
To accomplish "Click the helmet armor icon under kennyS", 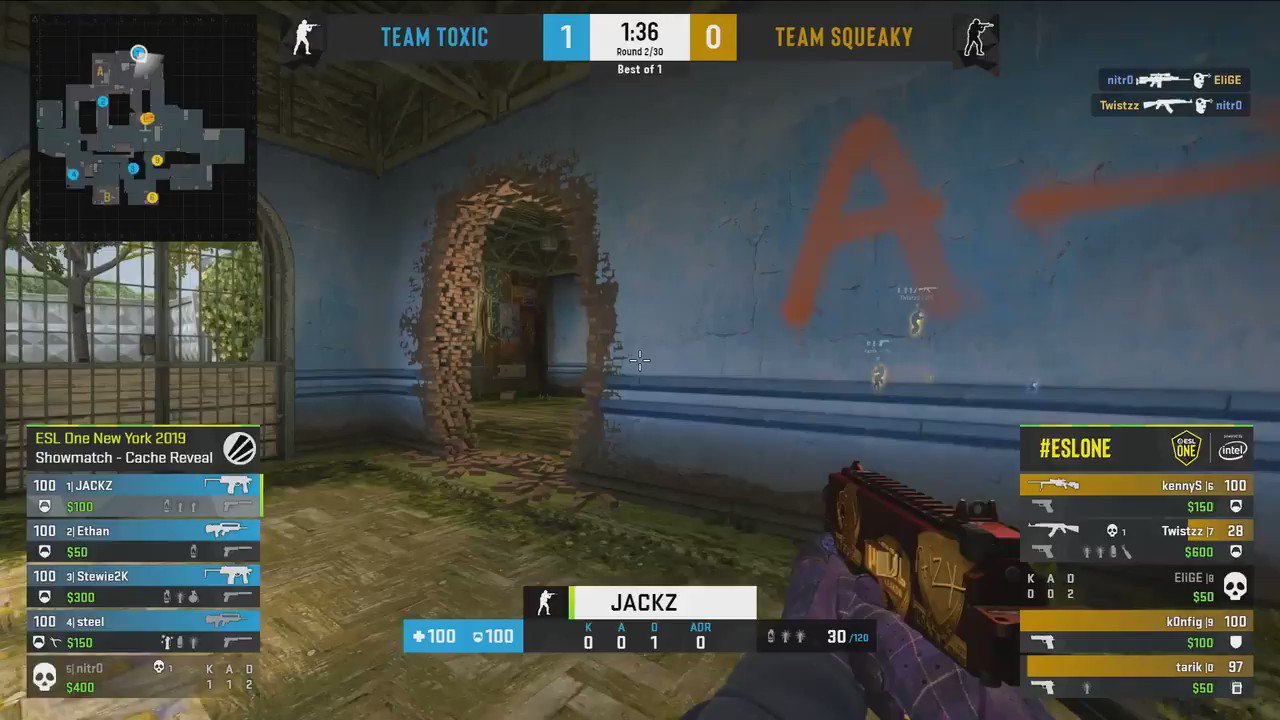I will (1237, 507).
